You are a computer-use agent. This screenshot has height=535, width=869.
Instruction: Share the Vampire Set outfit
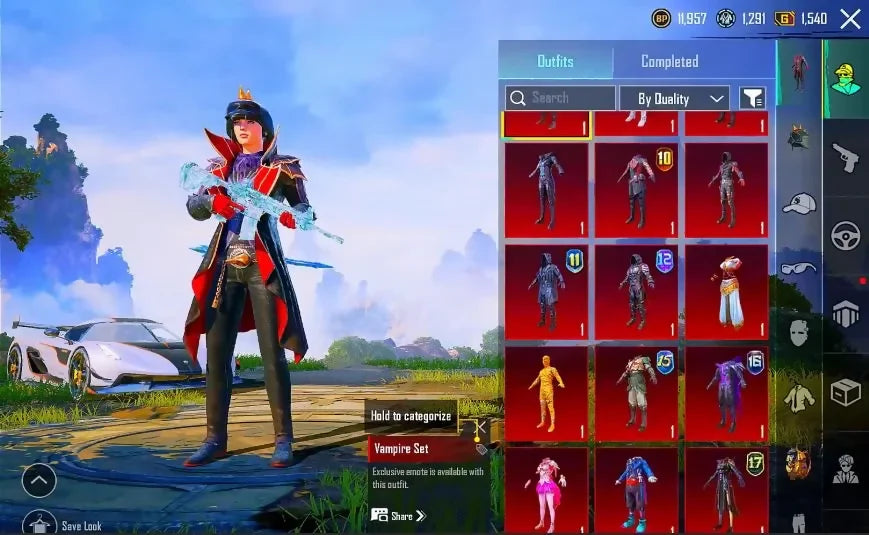[x=398, y=516]
